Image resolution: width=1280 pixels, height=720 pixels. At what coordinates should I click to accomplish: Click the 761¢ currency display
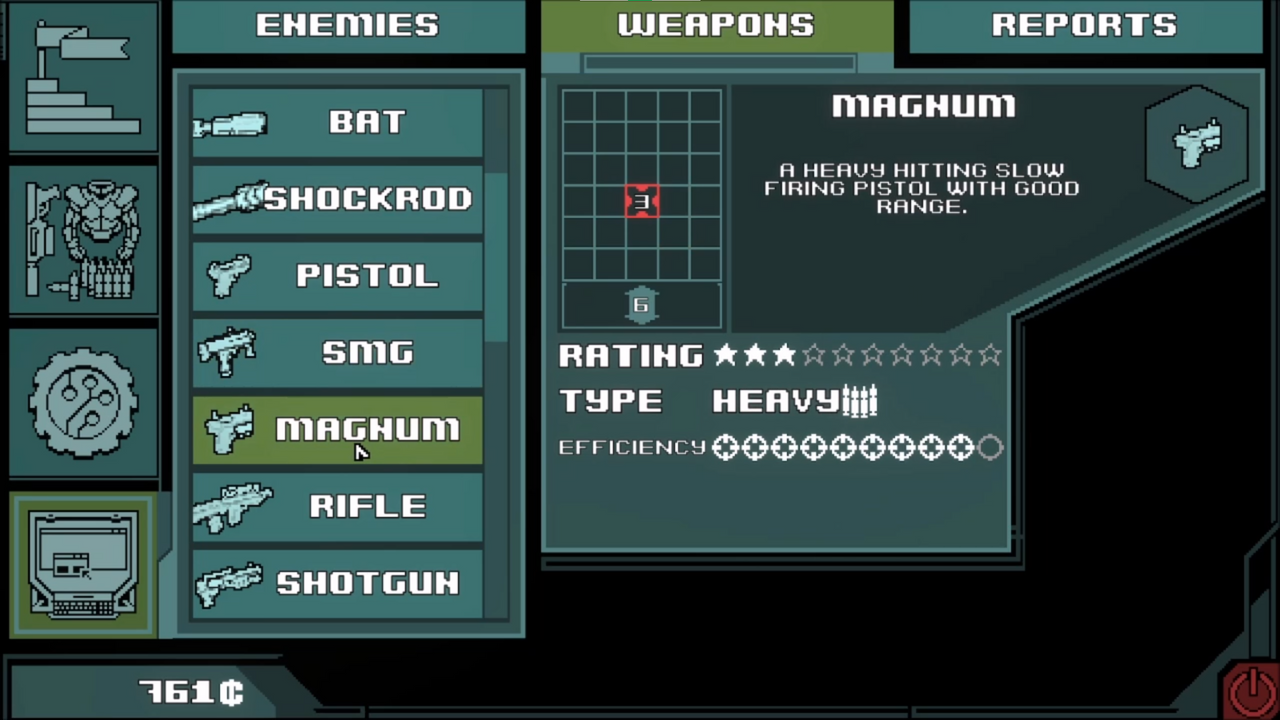tap(190, 690)
